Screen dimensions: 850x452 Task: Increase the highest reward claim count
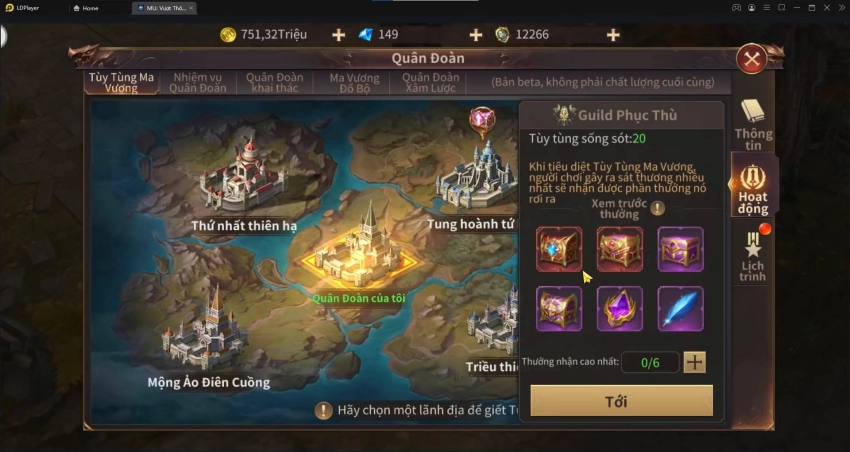tap(695, 362)
